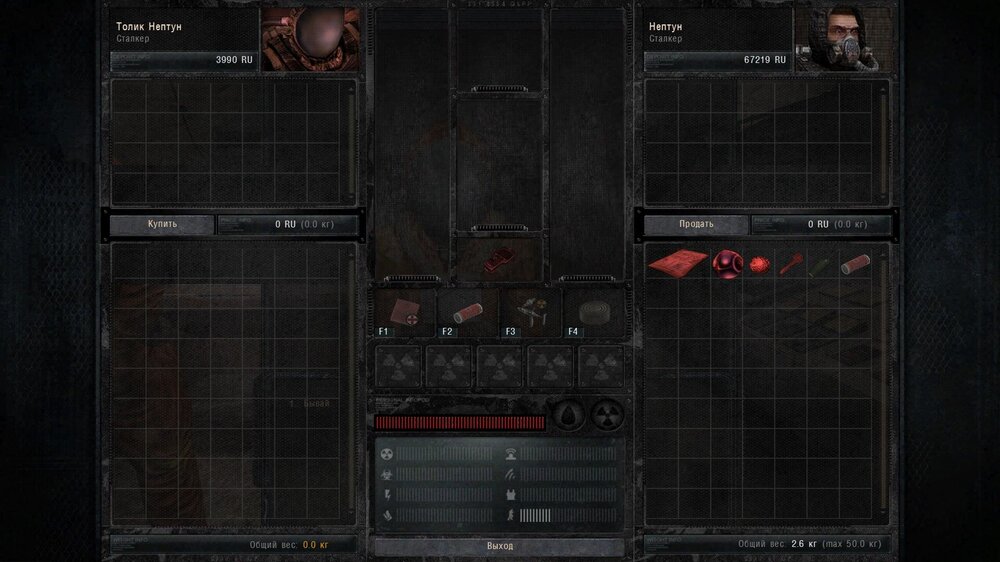Viewport: 1000px width, 562px height.
Task: Click trader Толик Нептун's portrait
Action: pyautogui.click(x=310, y=39)
